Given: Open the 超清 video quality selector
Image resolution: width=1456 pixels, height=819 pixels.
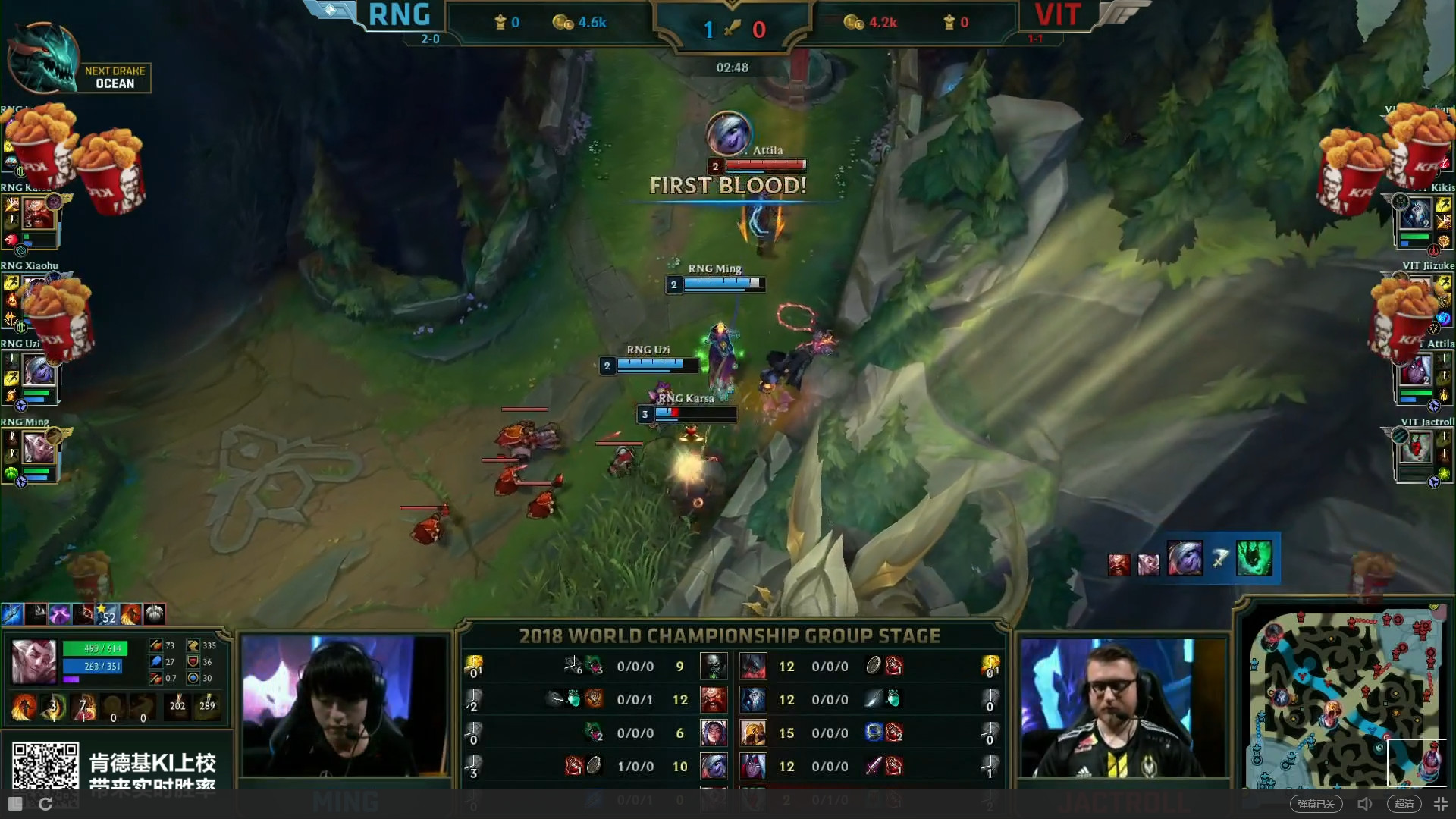Looking at the screenshot, I should (x=1405, y=803).
